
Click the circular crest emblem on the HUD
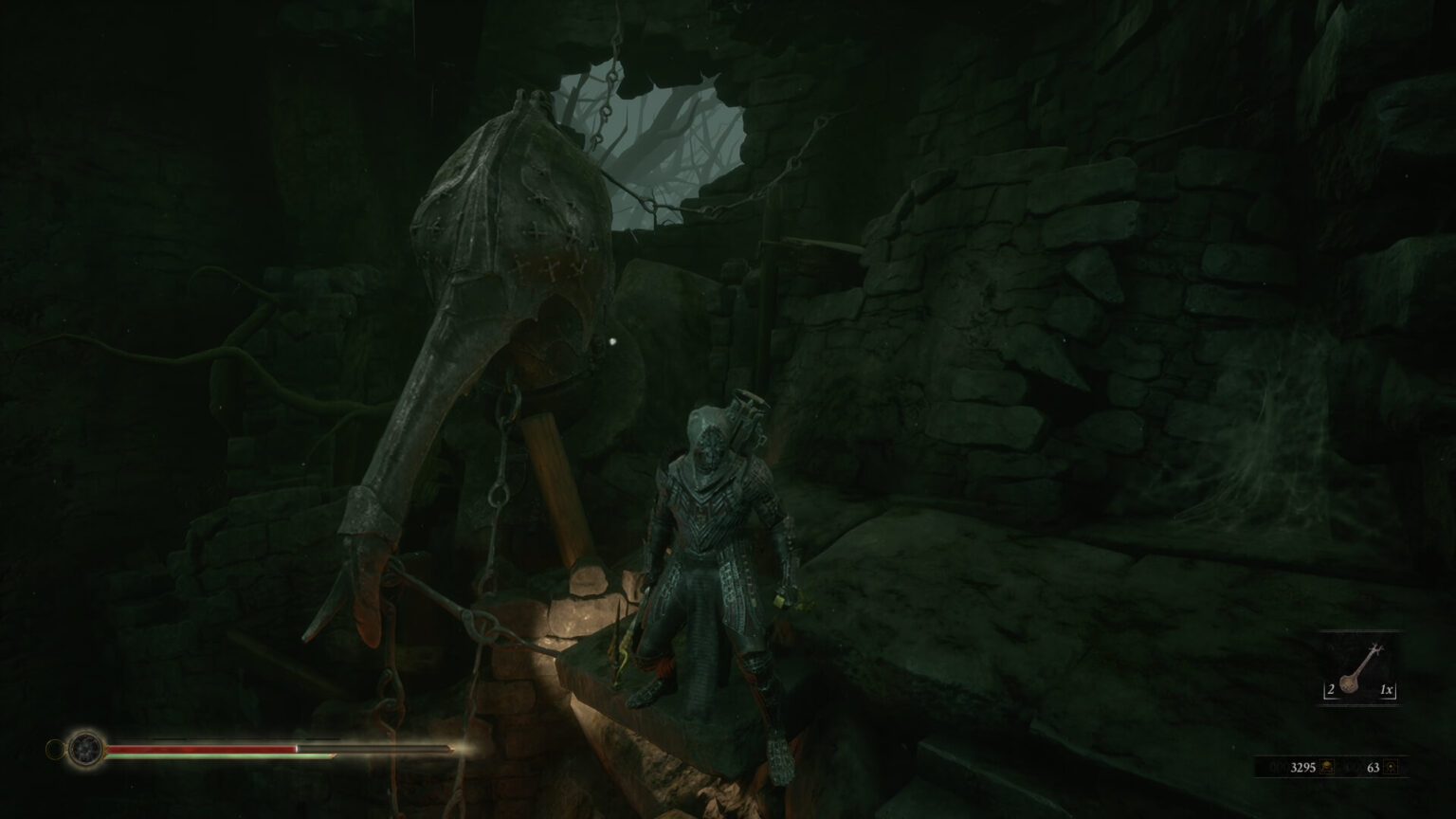(83, 748)
